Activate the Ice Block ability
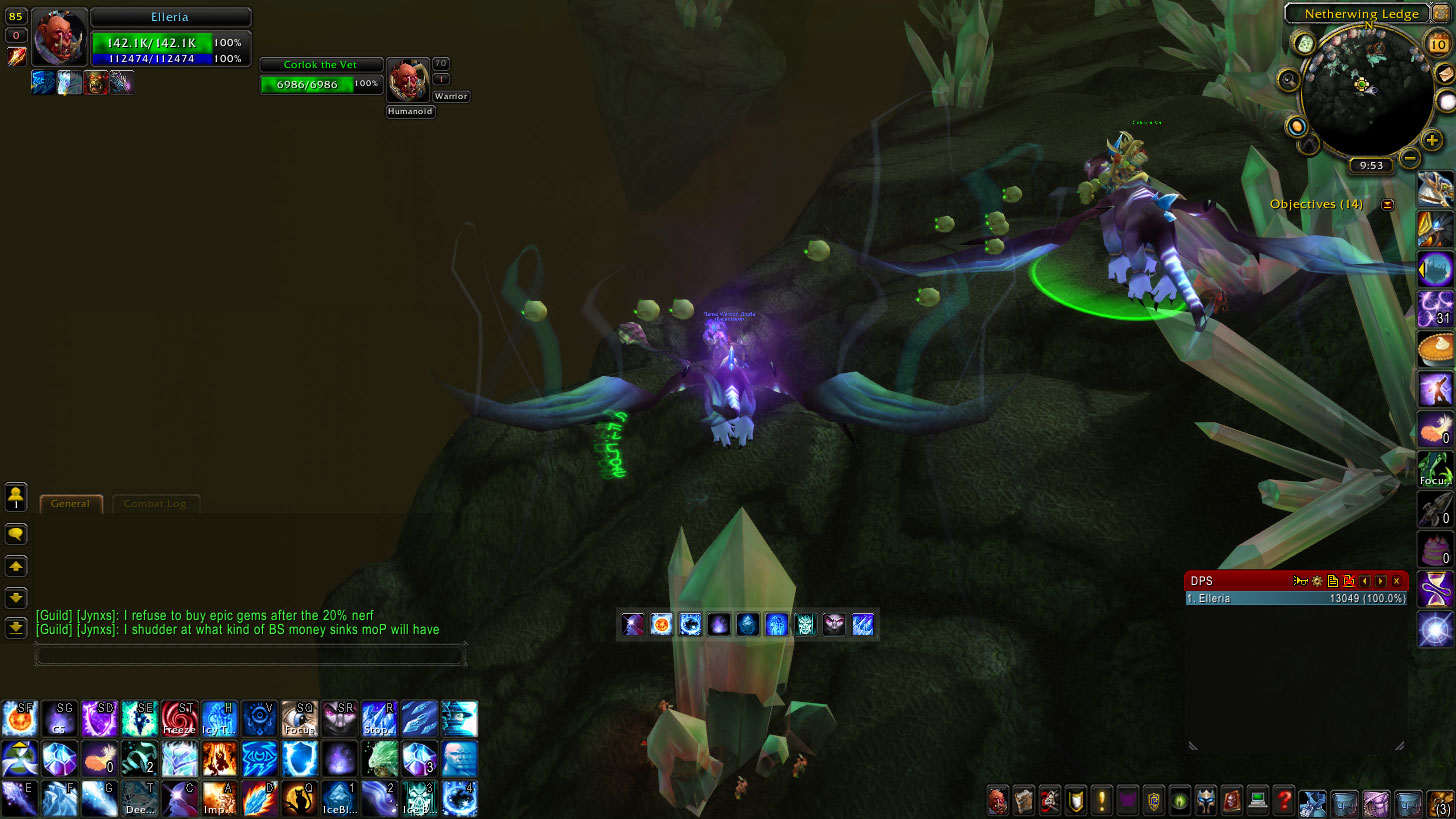This screenshot has height=819, width=1456. (339, 799)
